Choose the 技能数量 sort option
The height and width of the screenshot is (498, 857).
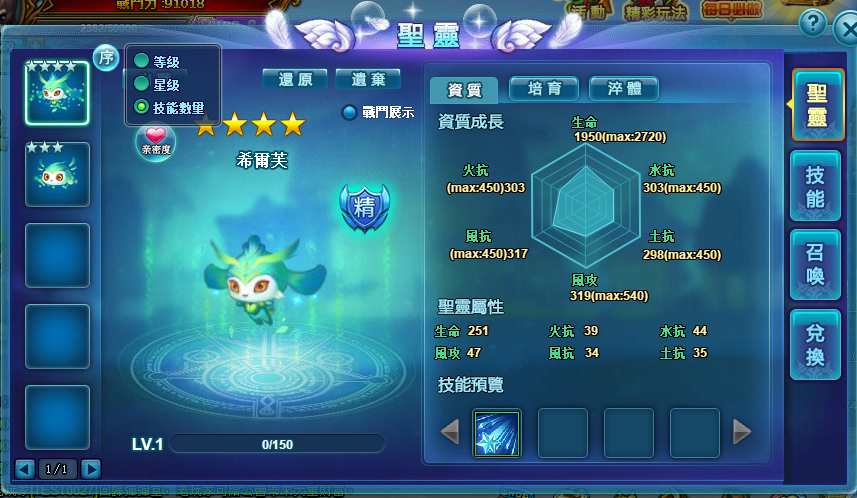142,106
